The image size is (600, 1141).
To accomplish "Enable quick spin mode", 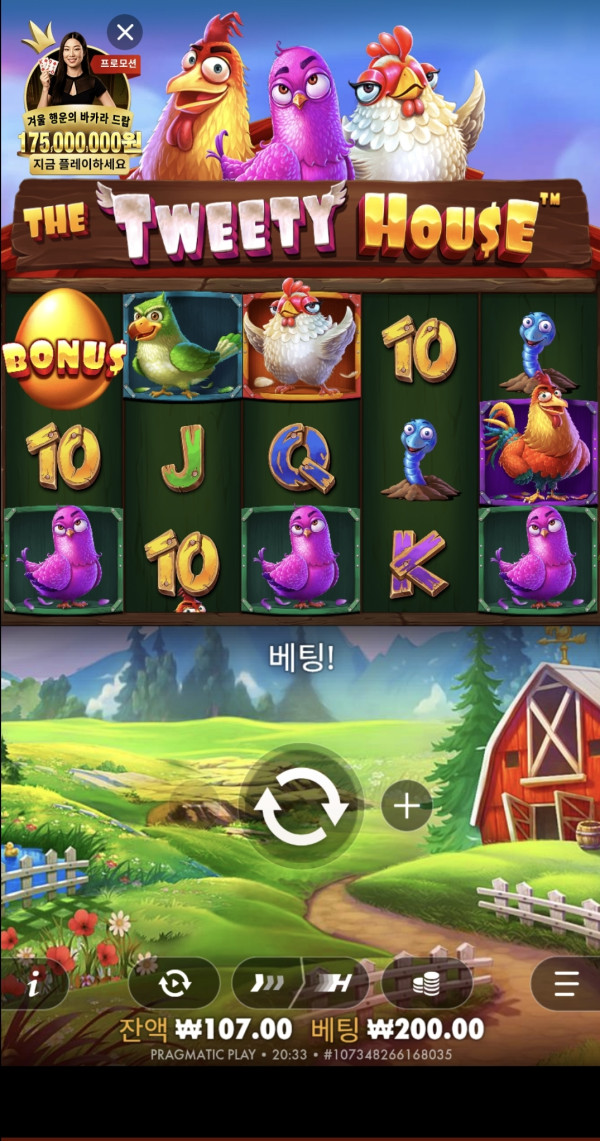I will click(263, 984).
